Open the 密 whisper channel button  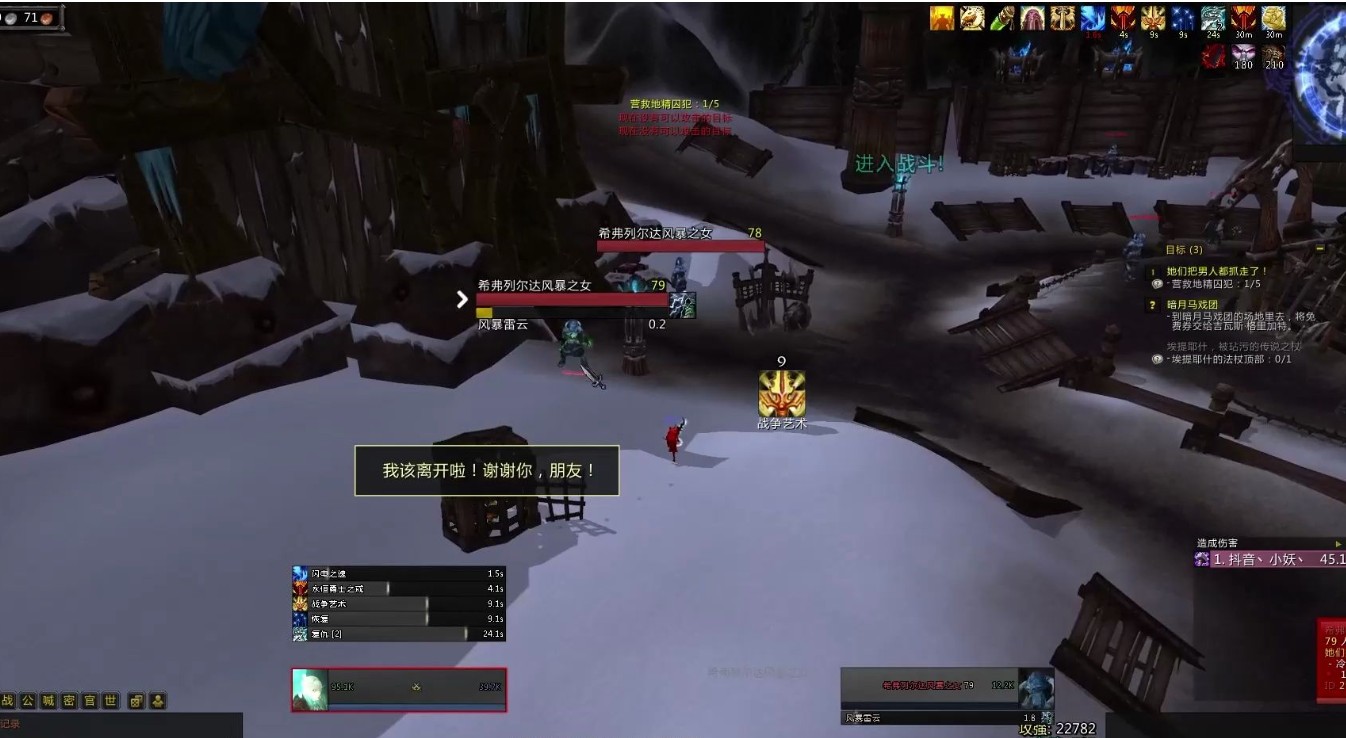[x=69, y=701]
